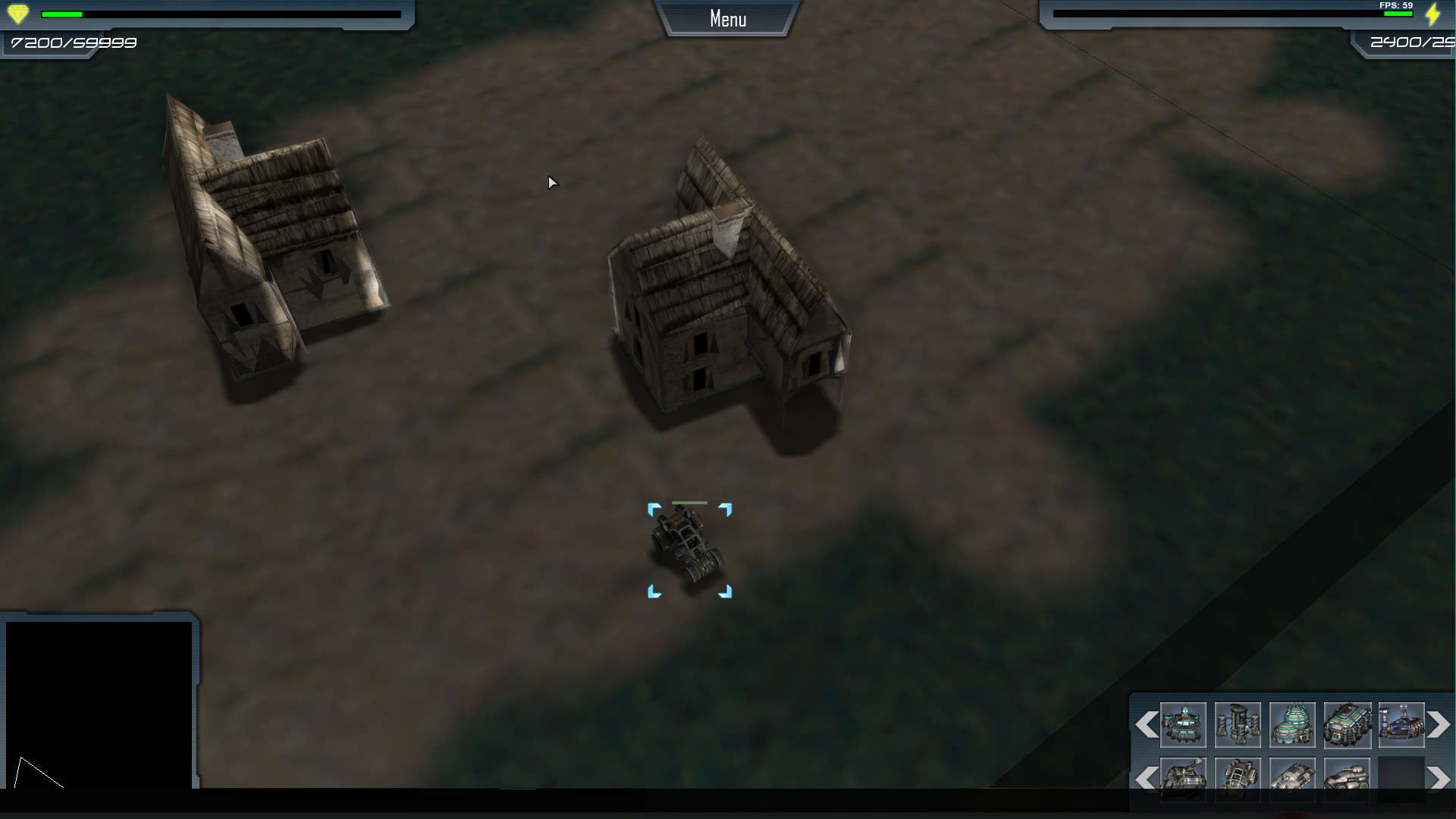This screenshot has width=1456, height=819.
Task: Select the refinery build icon
Action: click(x=1401, y=725)
